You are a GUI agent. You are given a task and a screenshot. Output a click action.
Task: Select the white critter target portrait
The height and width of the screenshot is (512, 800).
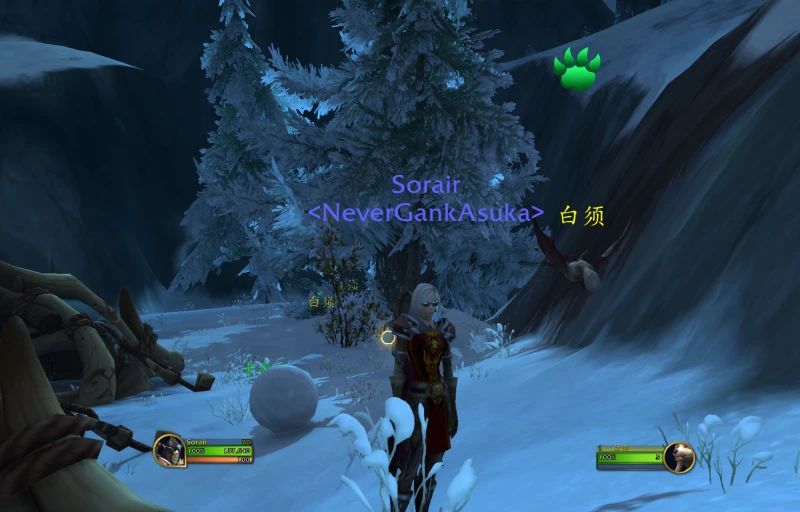pyautogui.click(x=678, y=457)
